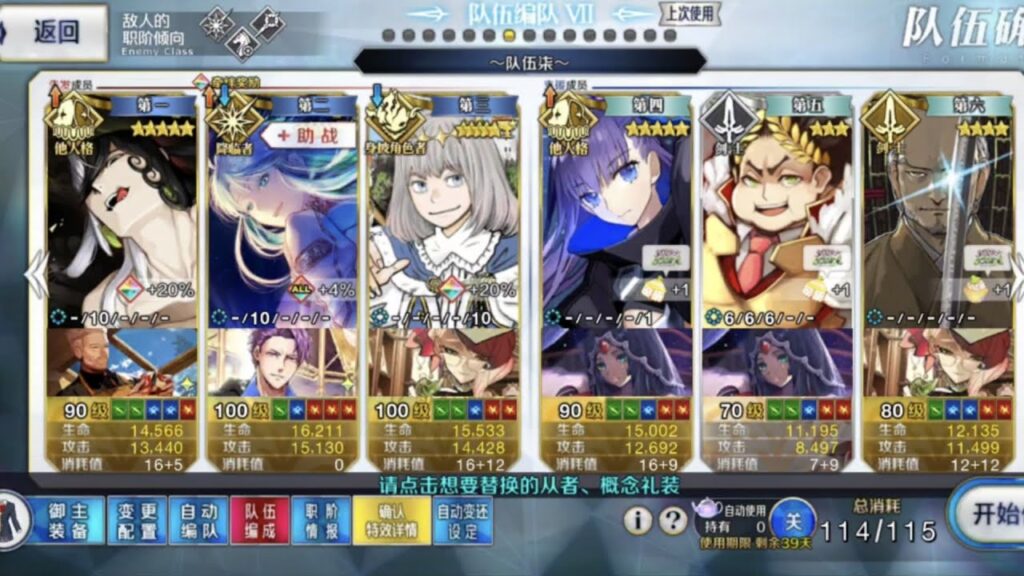Open the red 队伍编成 button
1024x576 pixels.
click(259, 521)
